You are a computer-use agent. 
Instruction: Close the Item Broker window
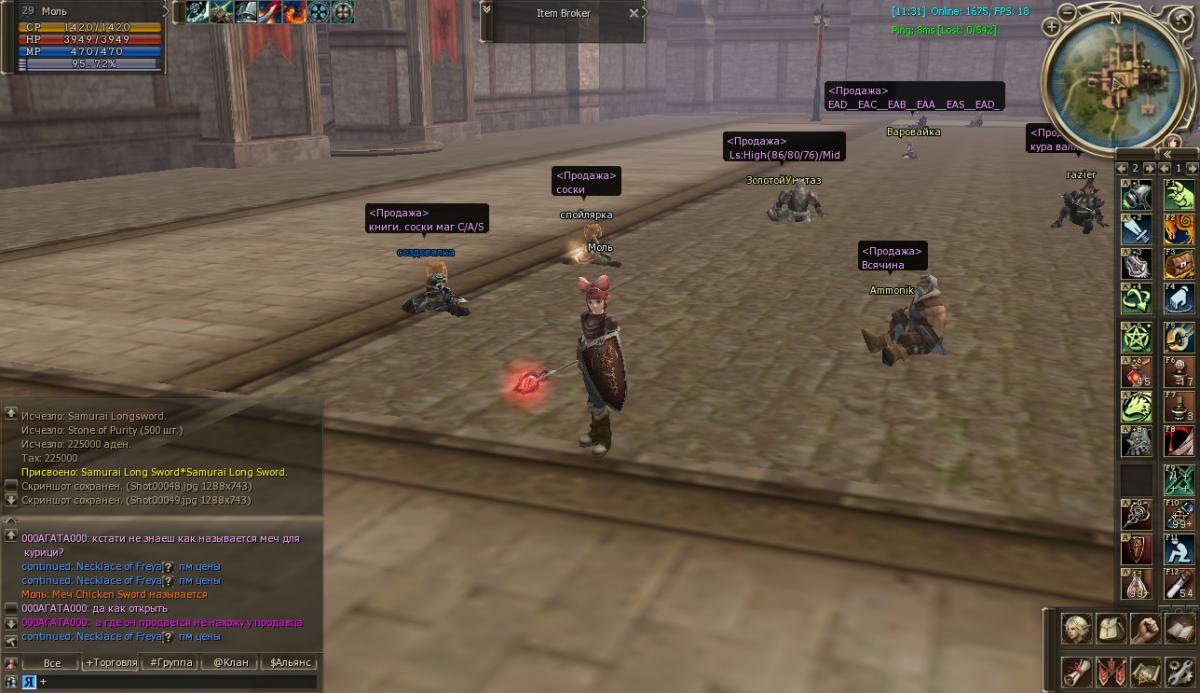click(633, 13)
